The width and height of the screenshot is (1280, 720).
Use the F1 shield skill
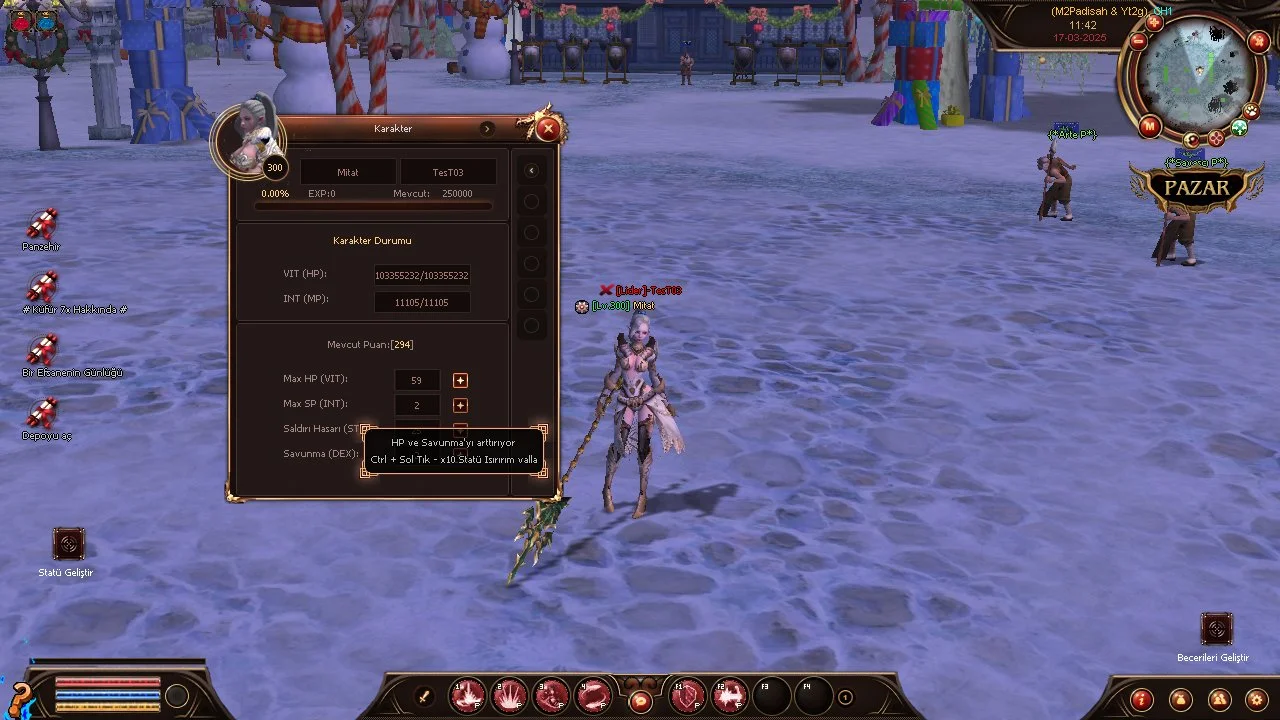[688, 696]
